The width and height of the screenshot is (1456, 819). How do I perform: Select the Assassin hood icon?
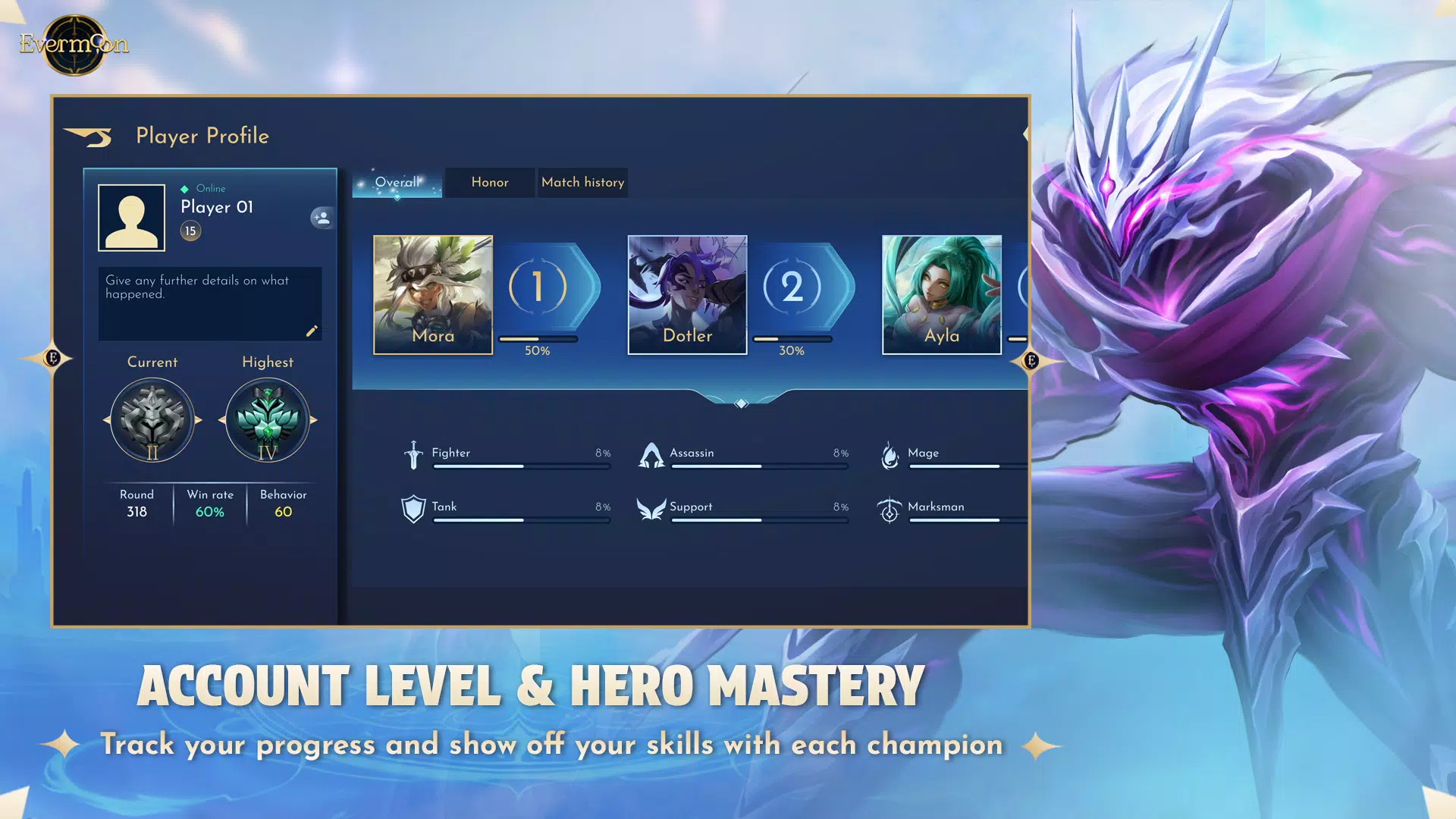click(652, 453)
